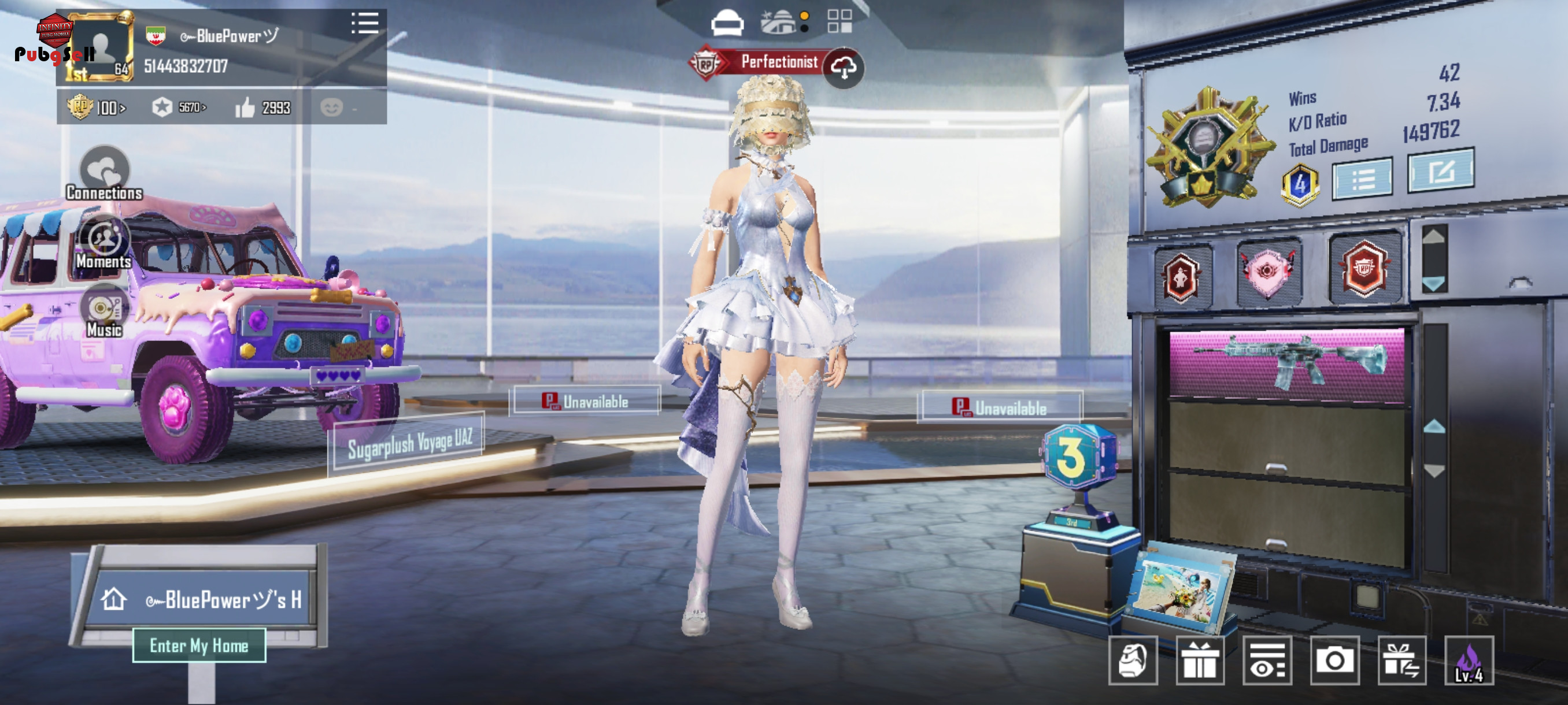Give a like using the thumbs-up icon

pyautogui.click(x=245, y=107)
